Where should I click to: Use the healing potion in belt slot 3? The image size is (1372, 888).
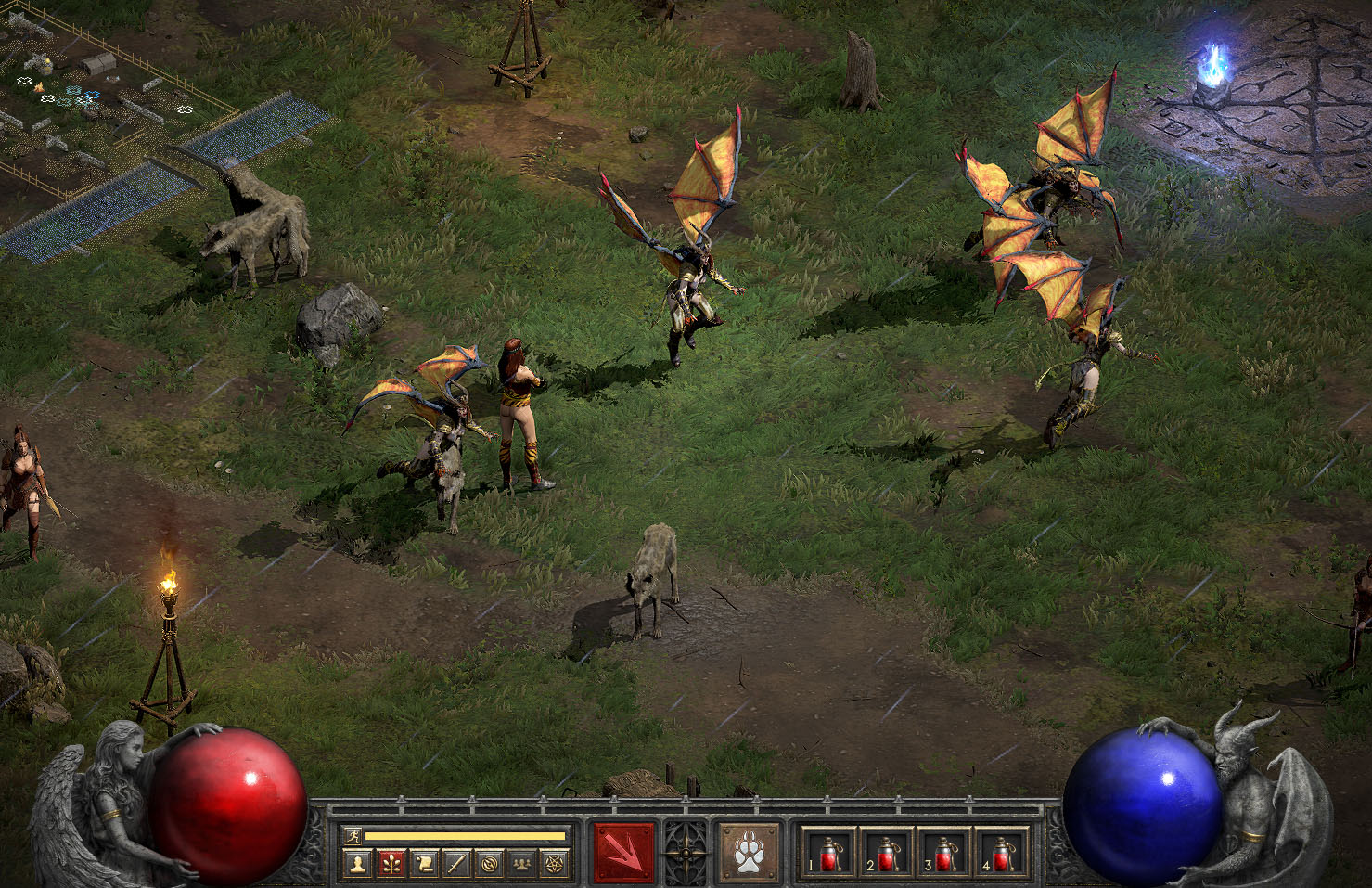pos(945,853)
